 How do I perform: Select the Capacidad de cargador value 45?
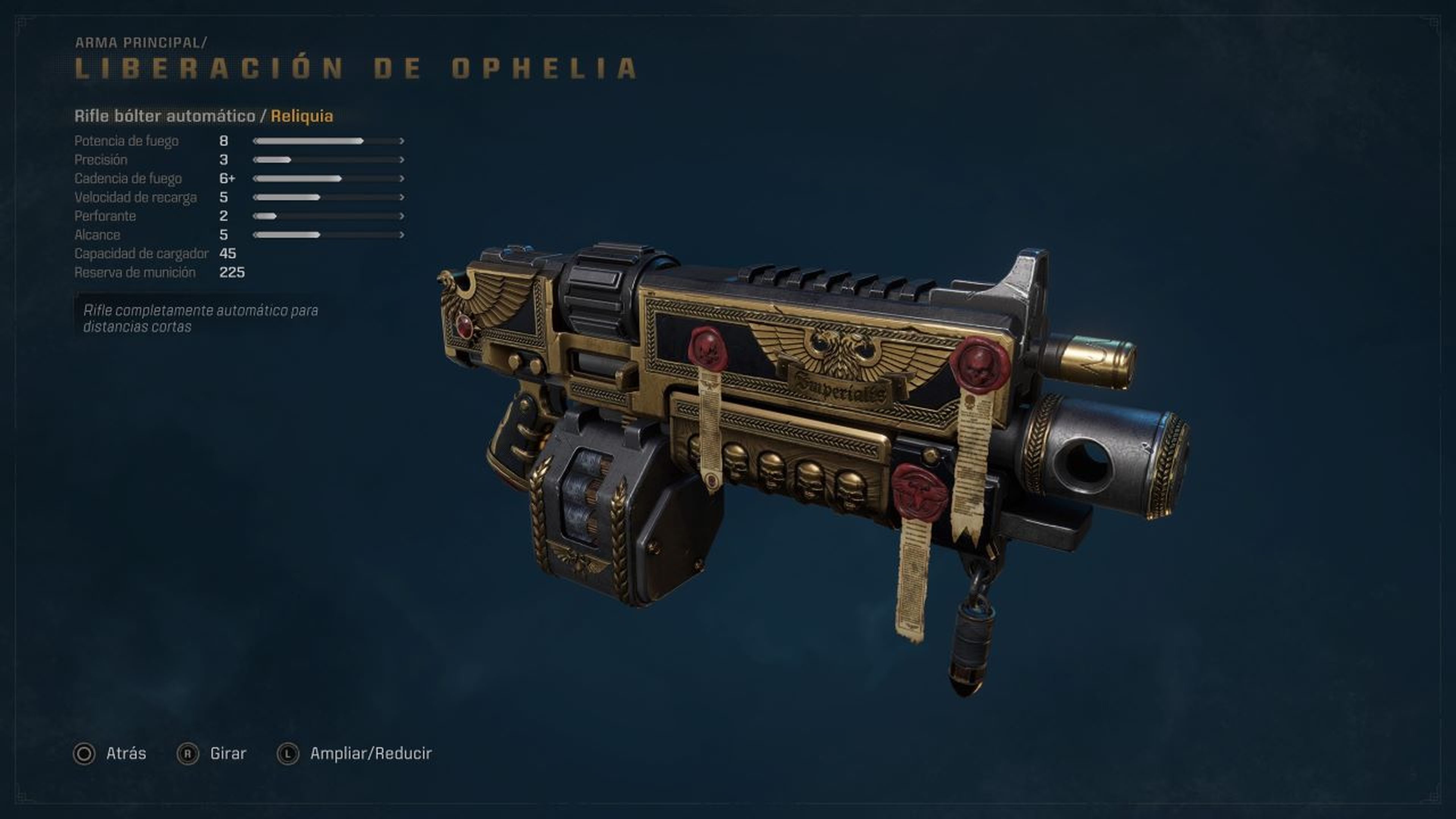coord(228,254)
